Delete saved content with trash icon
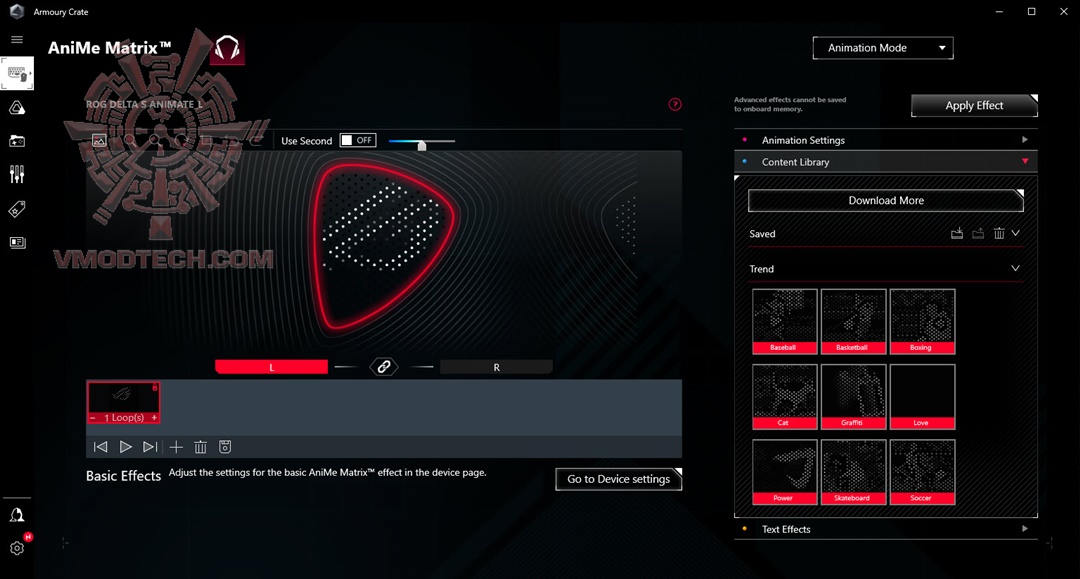 (x=998, y=234)
